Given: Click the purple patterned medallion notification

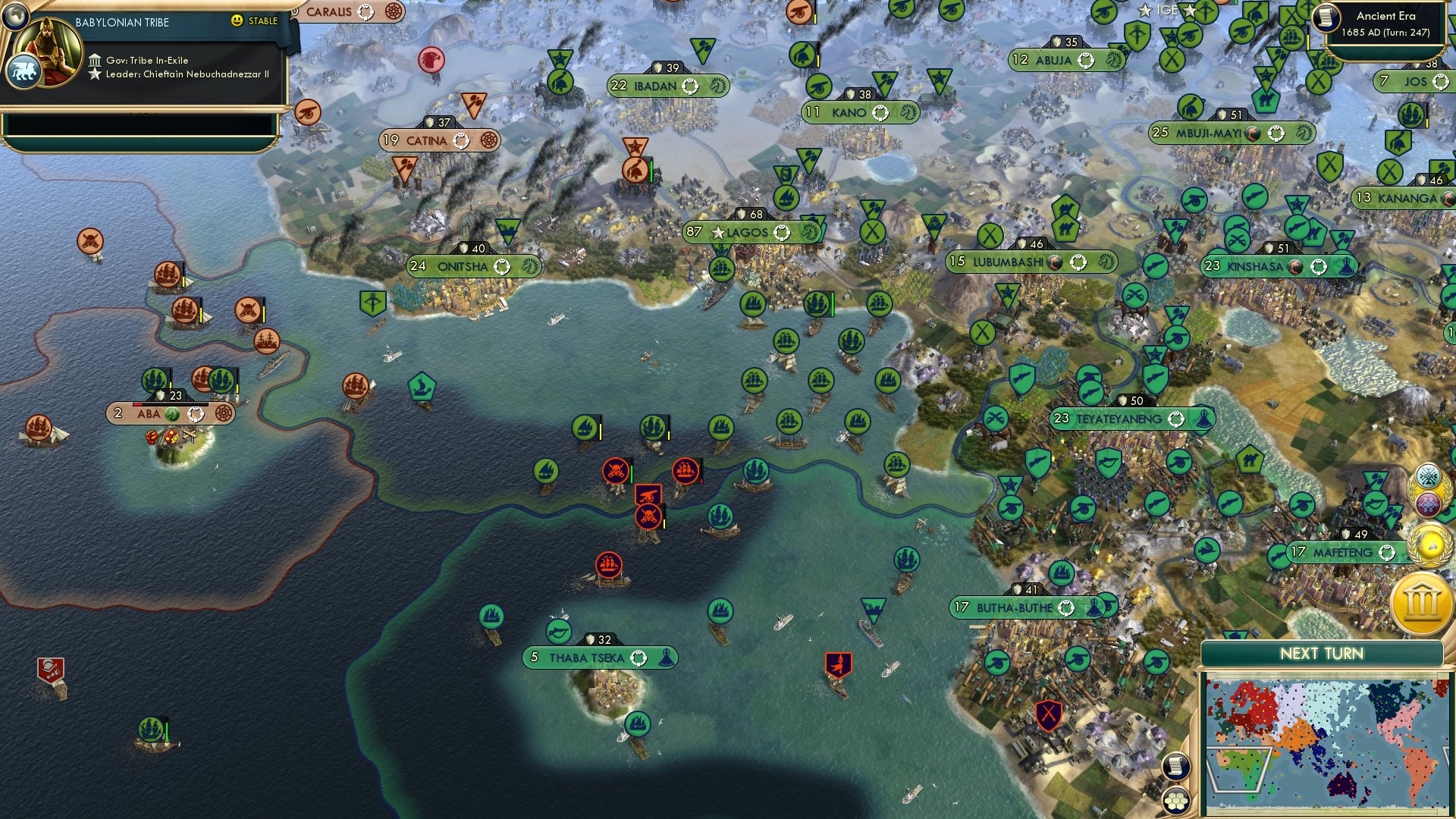Looking at the screenshot, I should [1430, 503].
